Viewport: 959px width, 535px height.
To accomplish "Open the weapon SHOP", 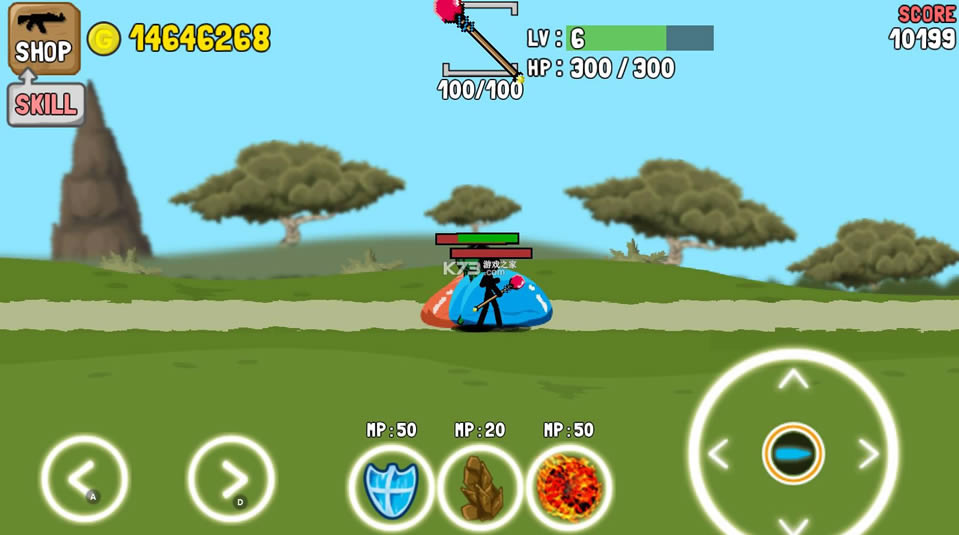I will click(44, 38).
